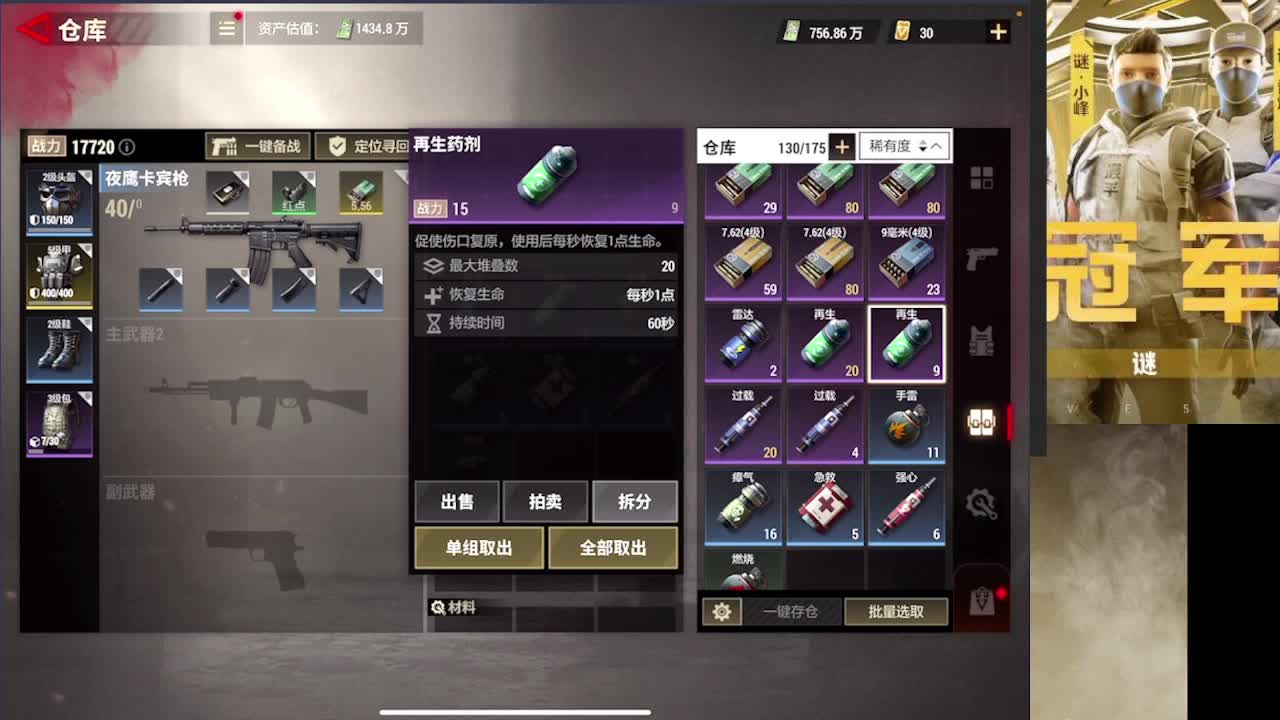1280x720 pixels.
Task: Click the 756.86万 currency display
Action: click(822, 31)
